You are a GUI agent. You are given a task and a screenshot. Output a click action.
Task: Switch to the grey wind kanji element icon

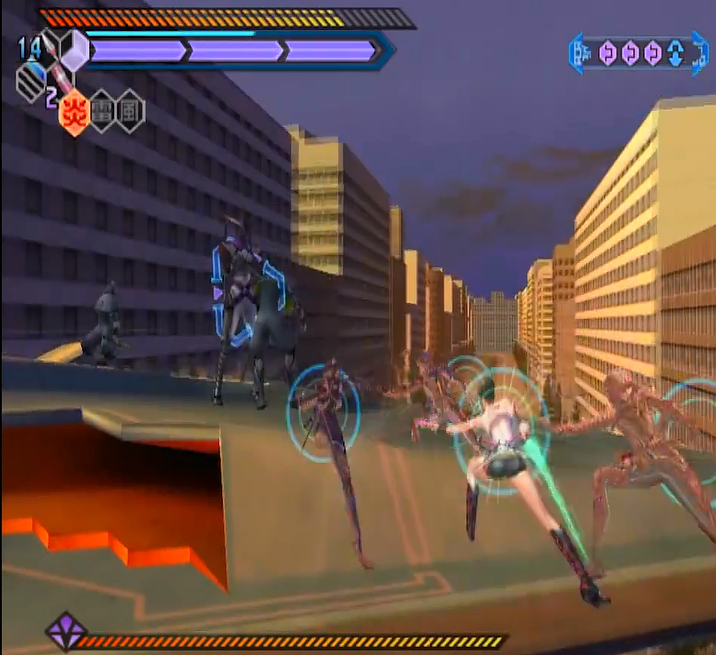(130, 112)
